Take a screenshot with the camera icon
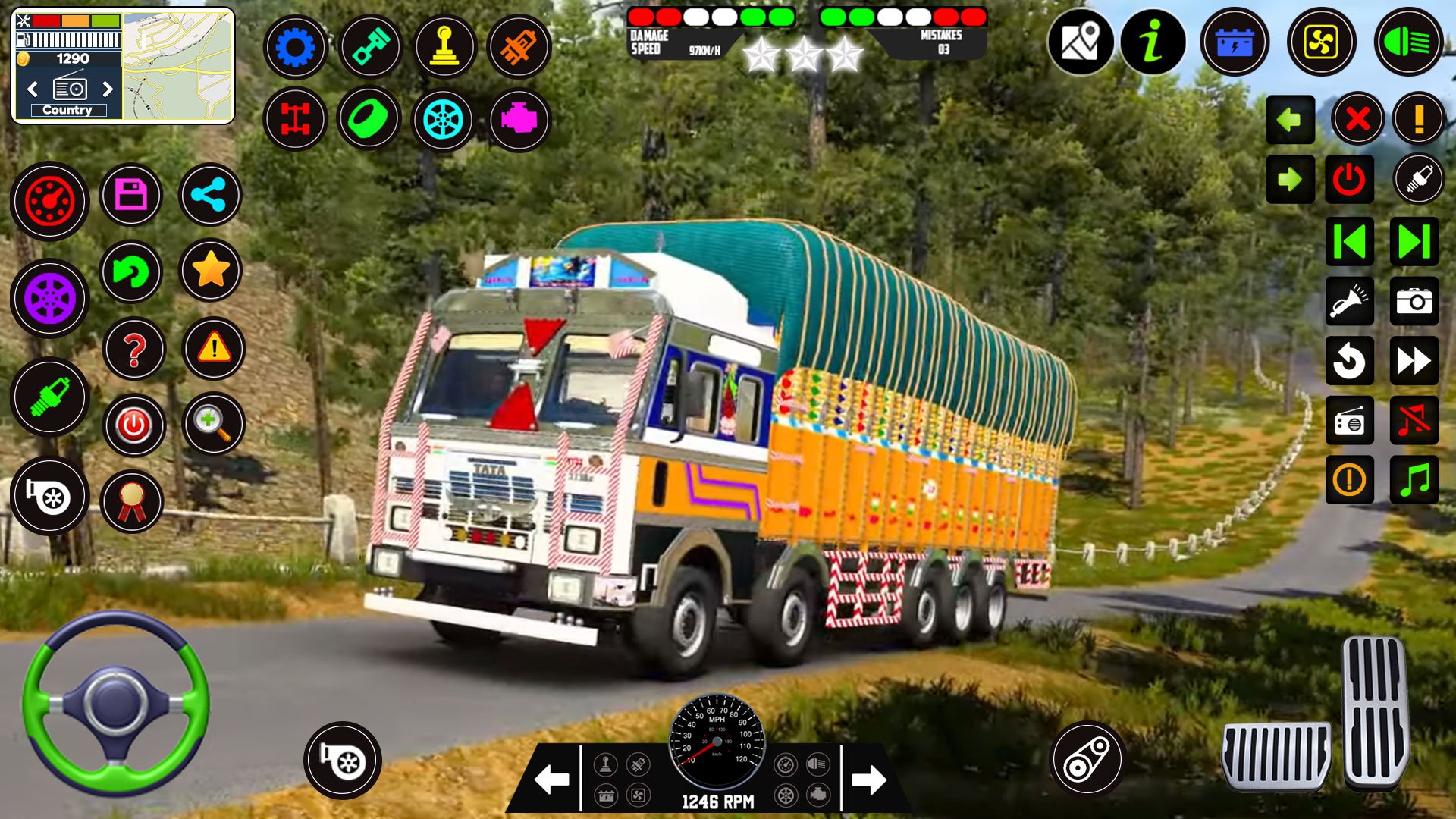The height and width of the screenshot is (819, 1456). coord(1414,301)
